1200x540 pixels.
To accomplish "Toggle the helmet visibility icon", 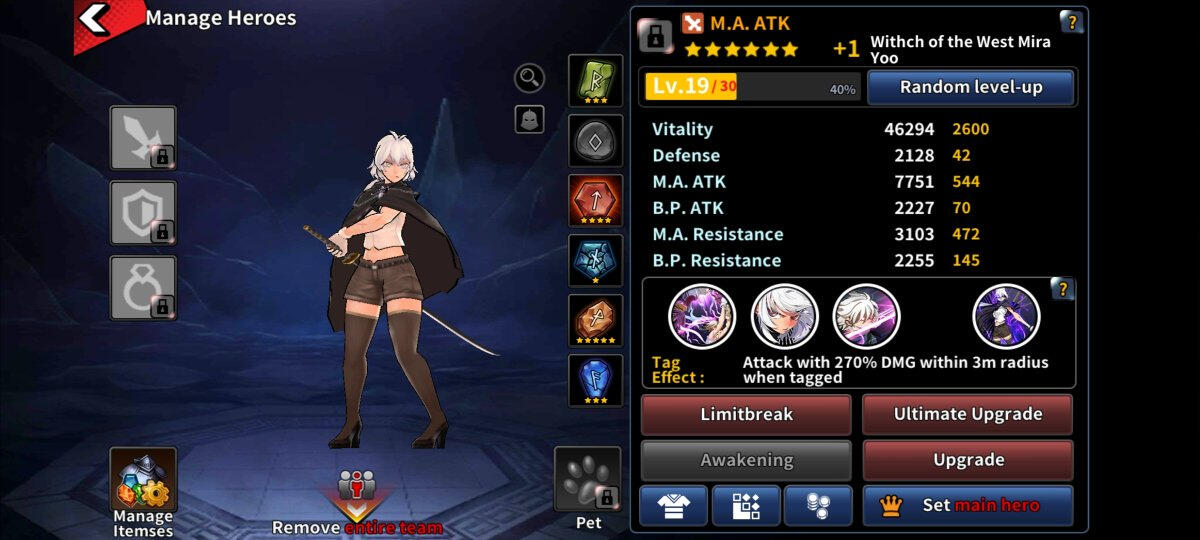I will pos(529,120).
